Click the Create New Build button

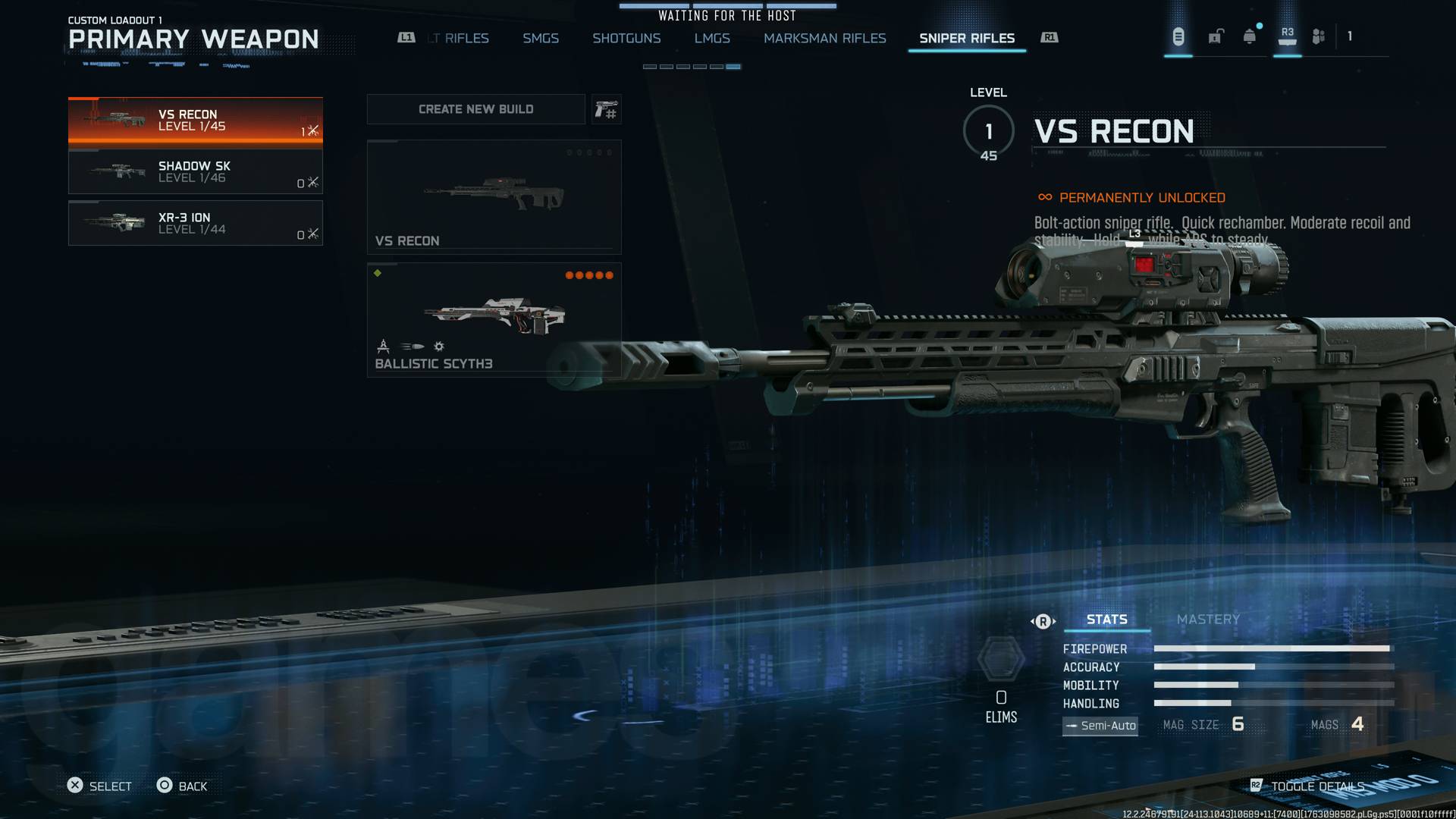pos(475,109)
